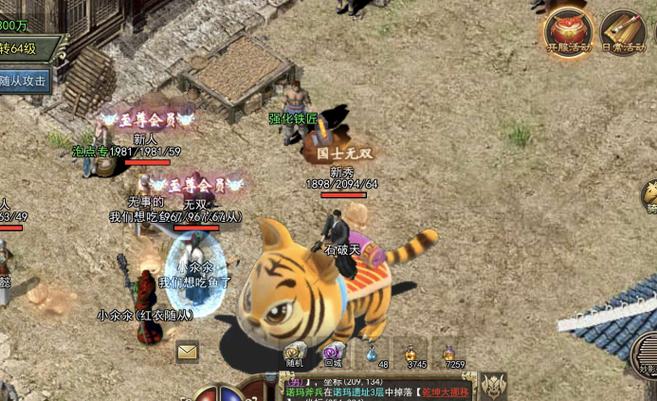Open the 日常活动 daily activities
The image size is (657, 401).
pos(623,31)
